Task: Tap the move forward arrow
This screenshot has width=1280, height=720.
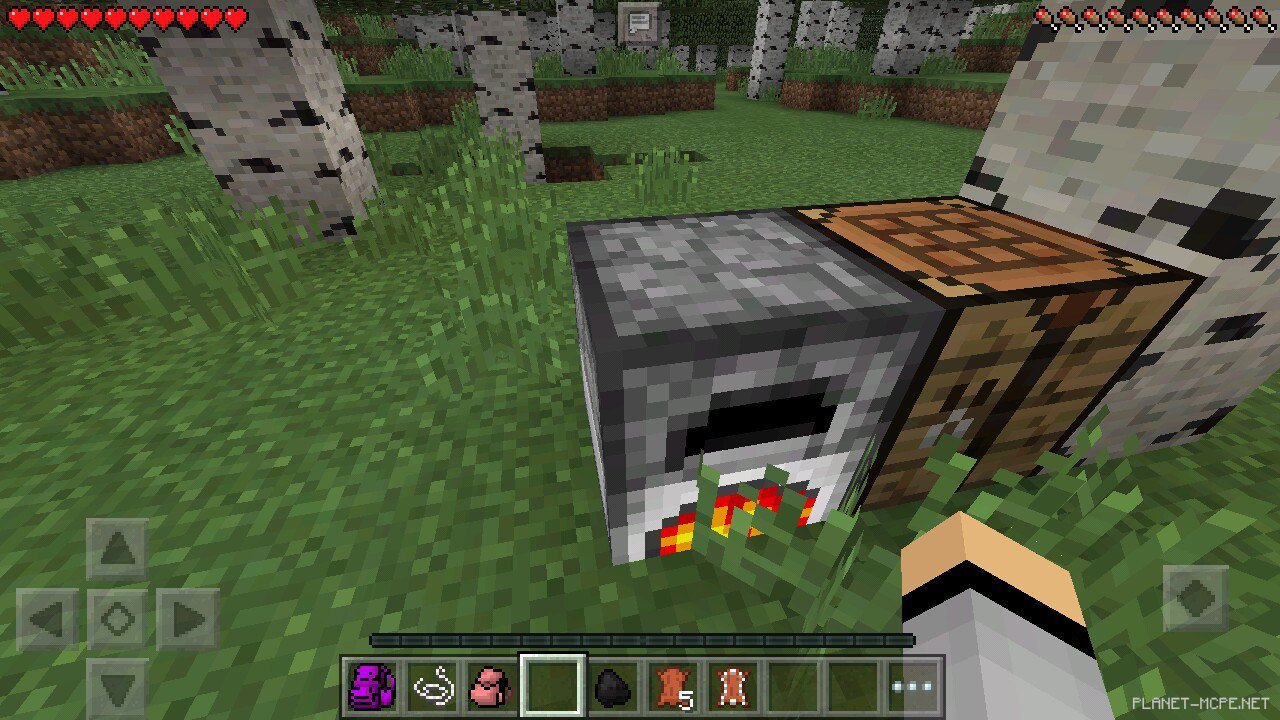Action: point(117,549)
